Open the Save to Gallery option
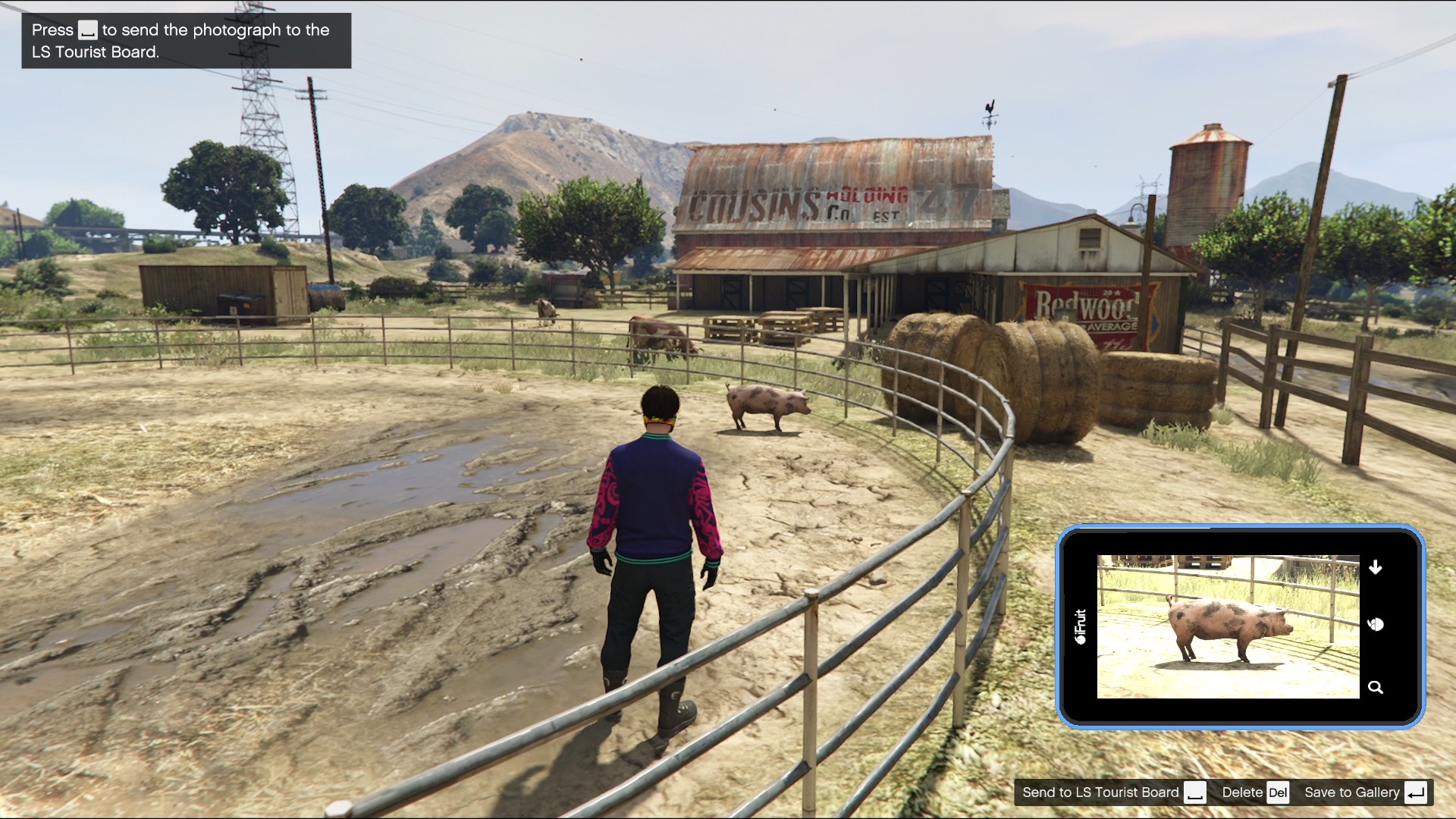 point(1353,792)
